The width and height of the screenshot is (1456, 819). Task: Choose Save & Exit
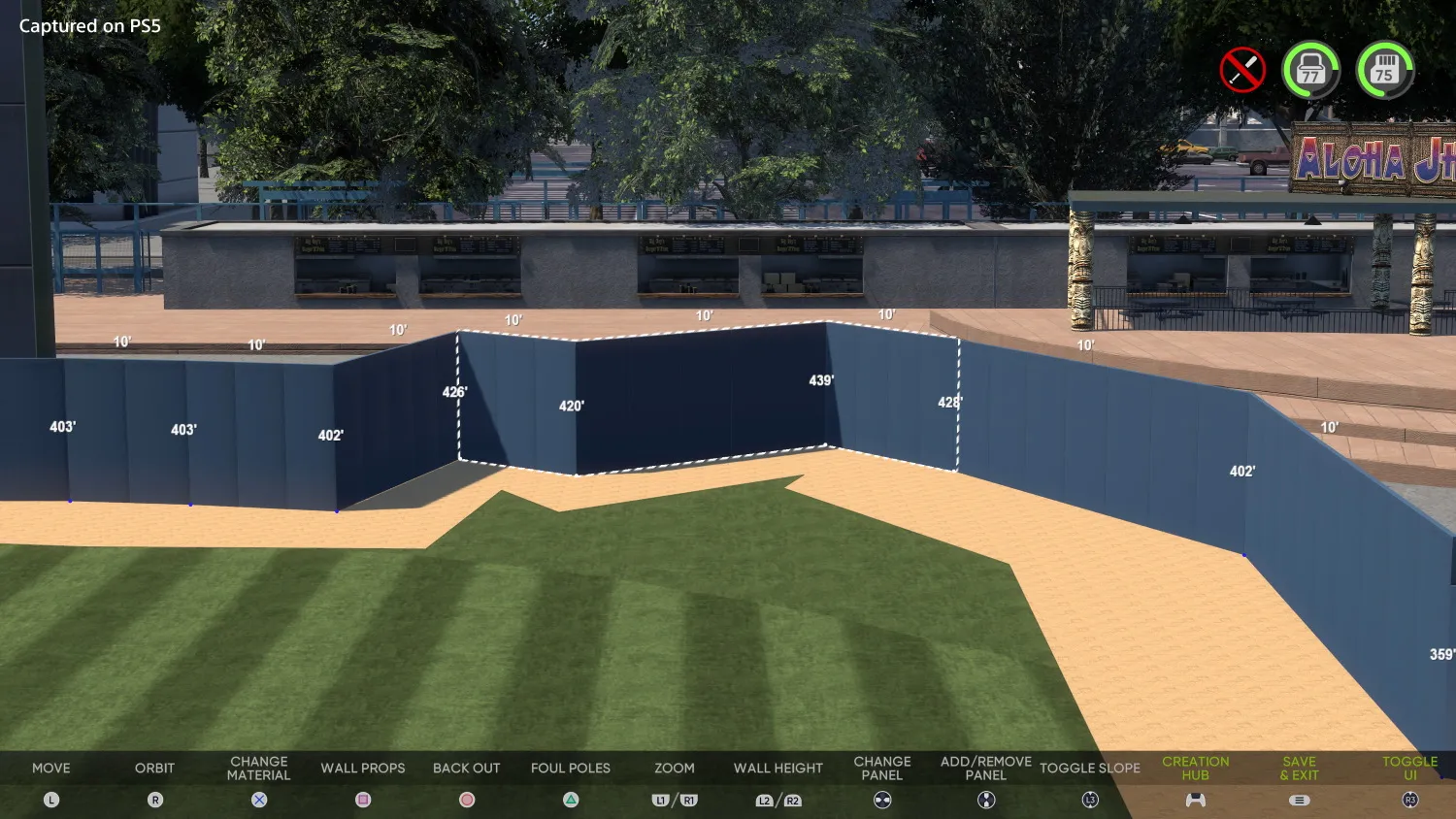tap(1299, 768)
